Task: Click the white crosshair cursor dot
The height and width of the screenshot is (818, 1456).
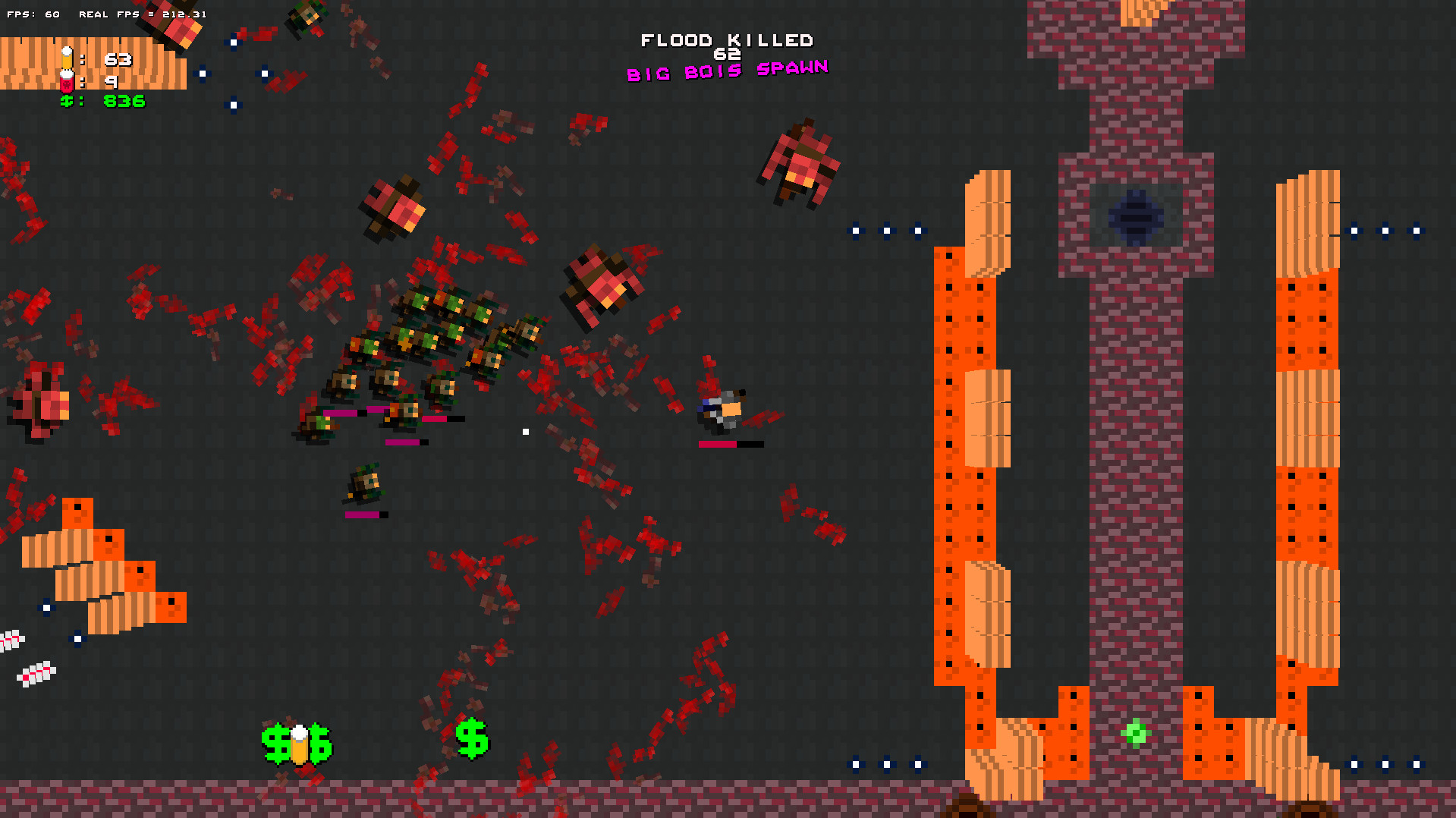Action: coord(525,430)
